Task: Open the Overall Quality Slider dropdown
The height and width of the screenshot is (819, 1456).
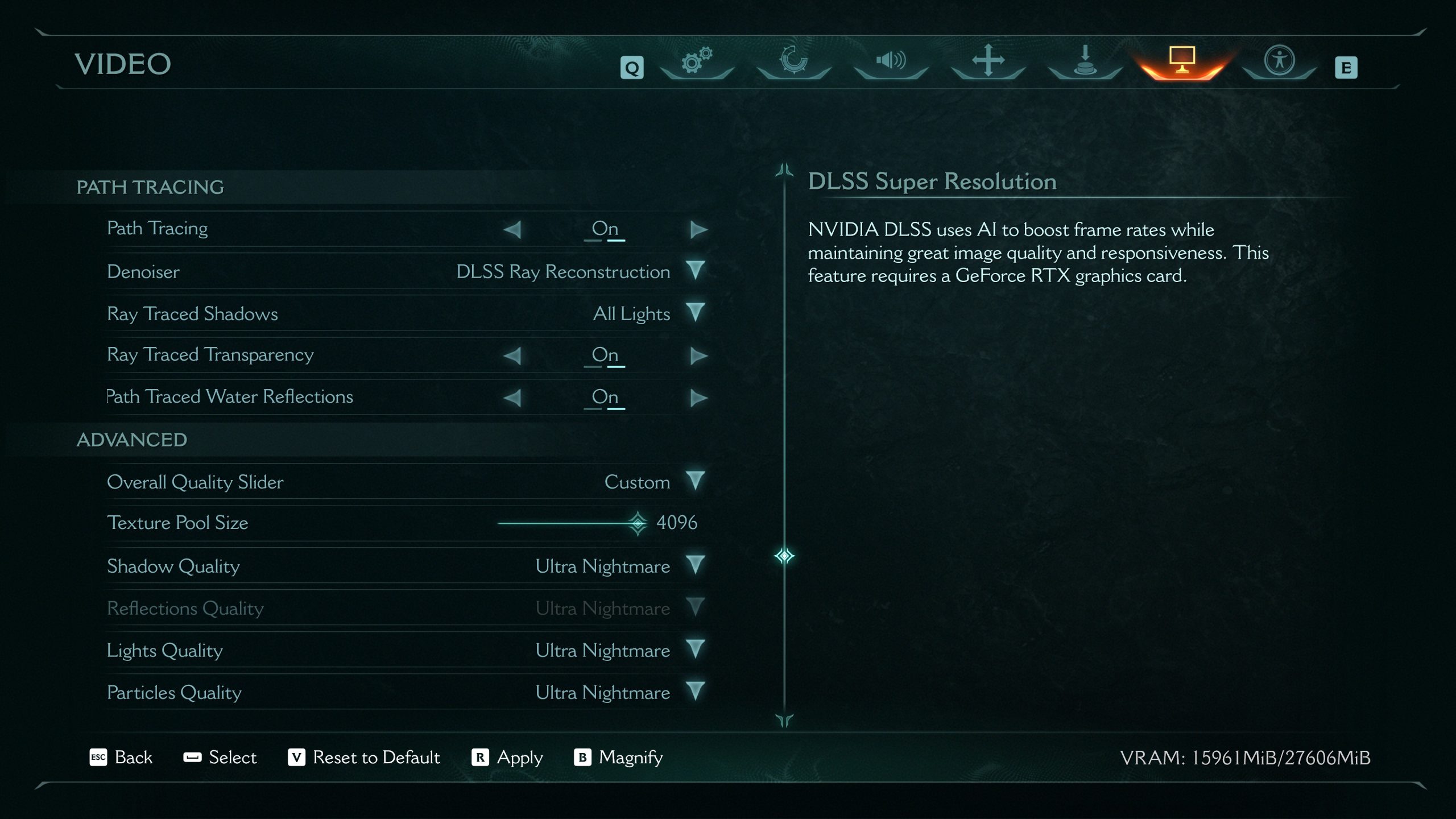Action: click(x=695, y=481)
